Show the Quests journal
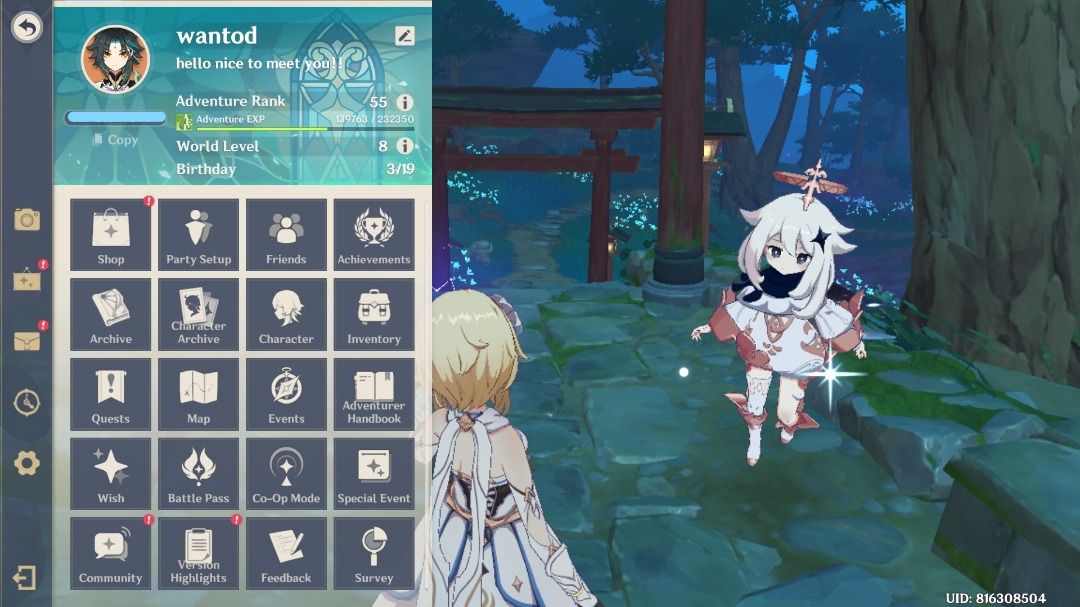Viewport: 1080px width, 607px height. 110,394
